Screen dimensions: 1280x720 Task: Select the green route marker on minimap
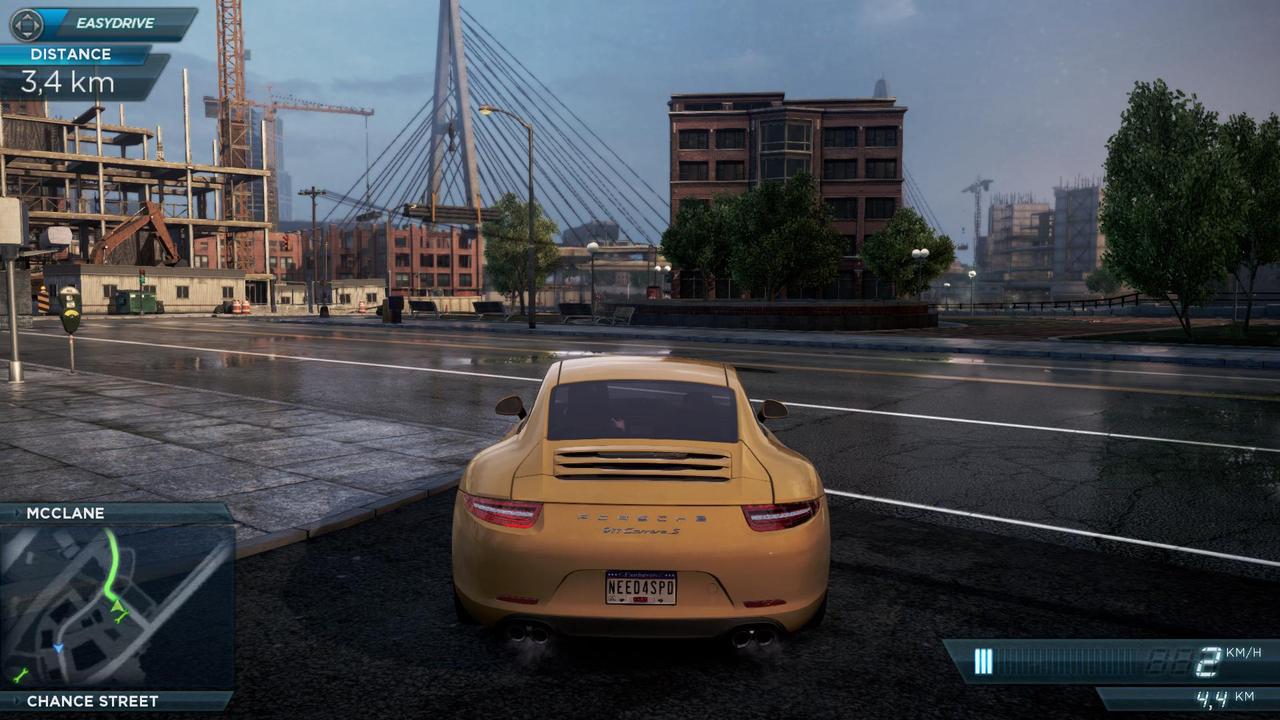click(x=119, y=607)
